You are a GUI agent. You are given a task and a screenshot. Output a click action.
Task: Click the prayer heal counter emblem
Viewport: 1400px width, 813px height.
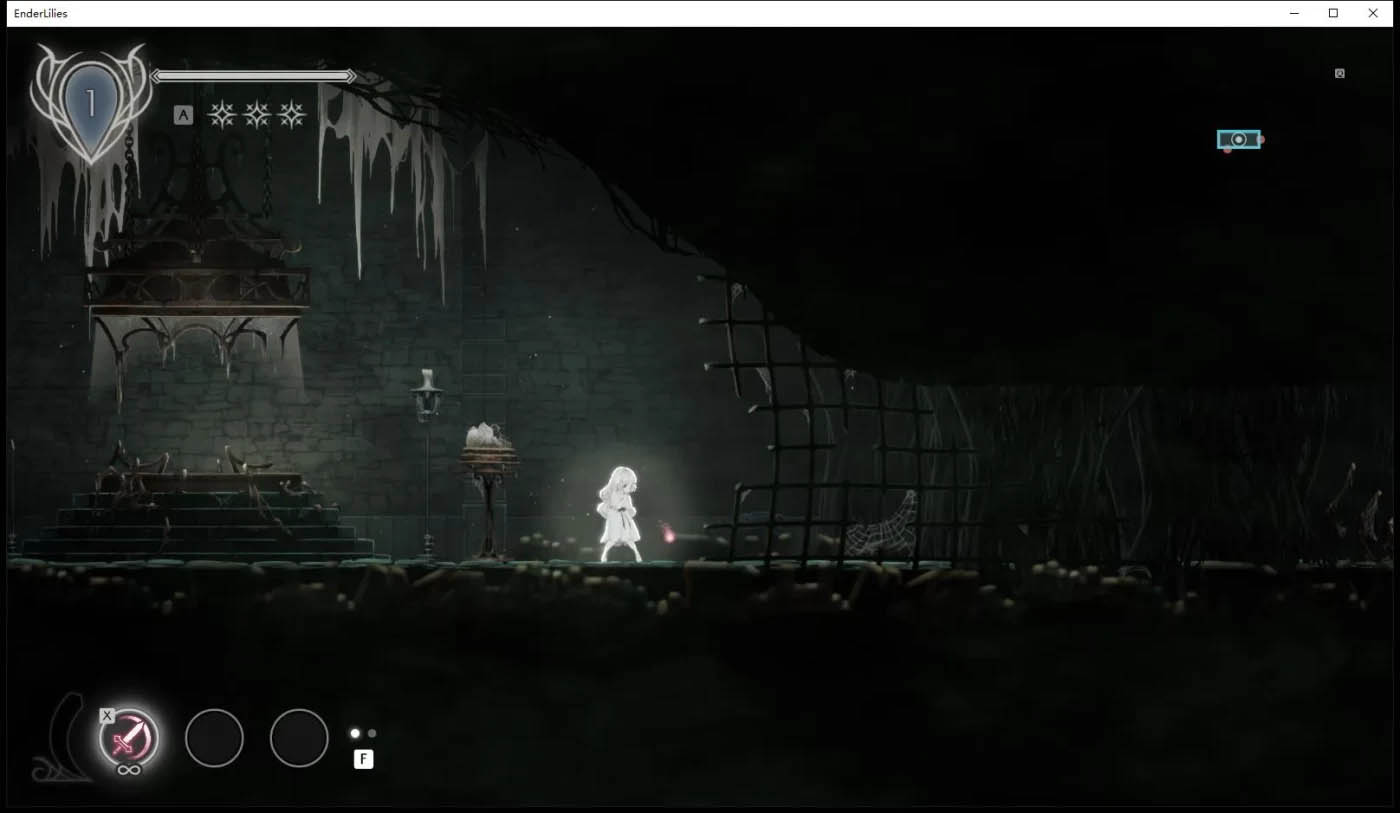coord(90,103)
